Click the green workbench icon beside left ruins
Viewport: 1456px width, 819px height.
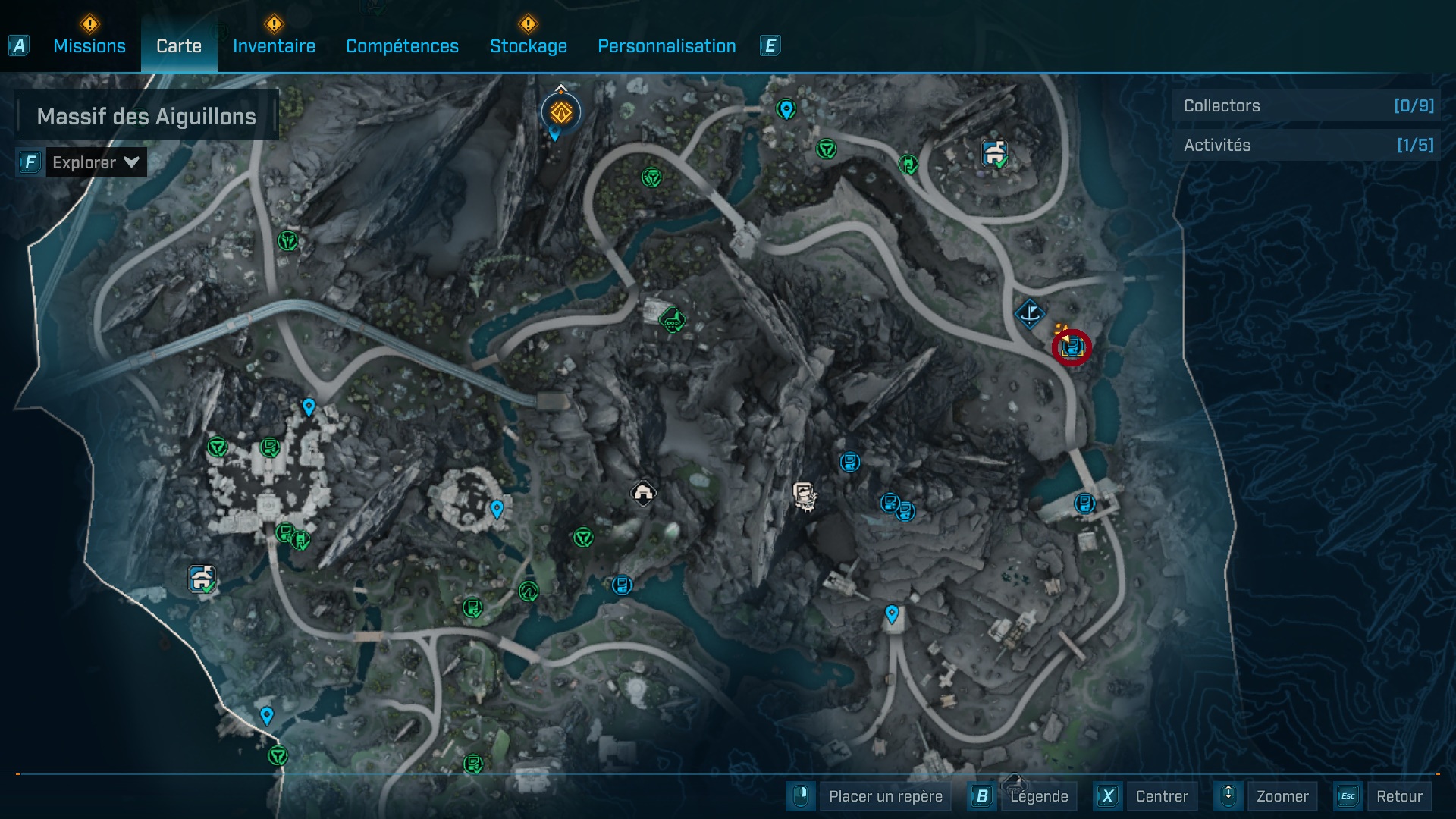click(271, 447)
